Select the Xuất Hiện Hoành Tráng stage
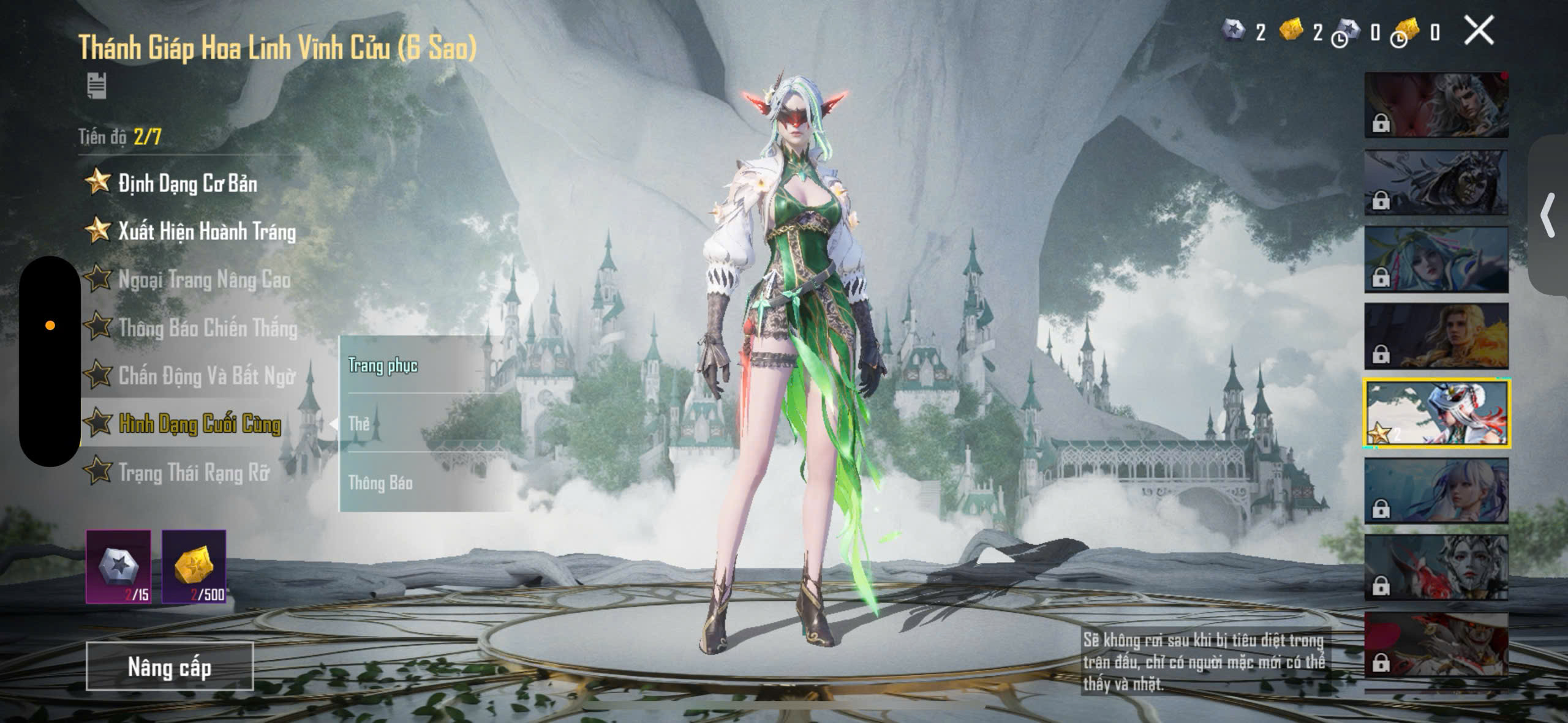This screenshot has height=723, width=1568. tap(206, 231)
